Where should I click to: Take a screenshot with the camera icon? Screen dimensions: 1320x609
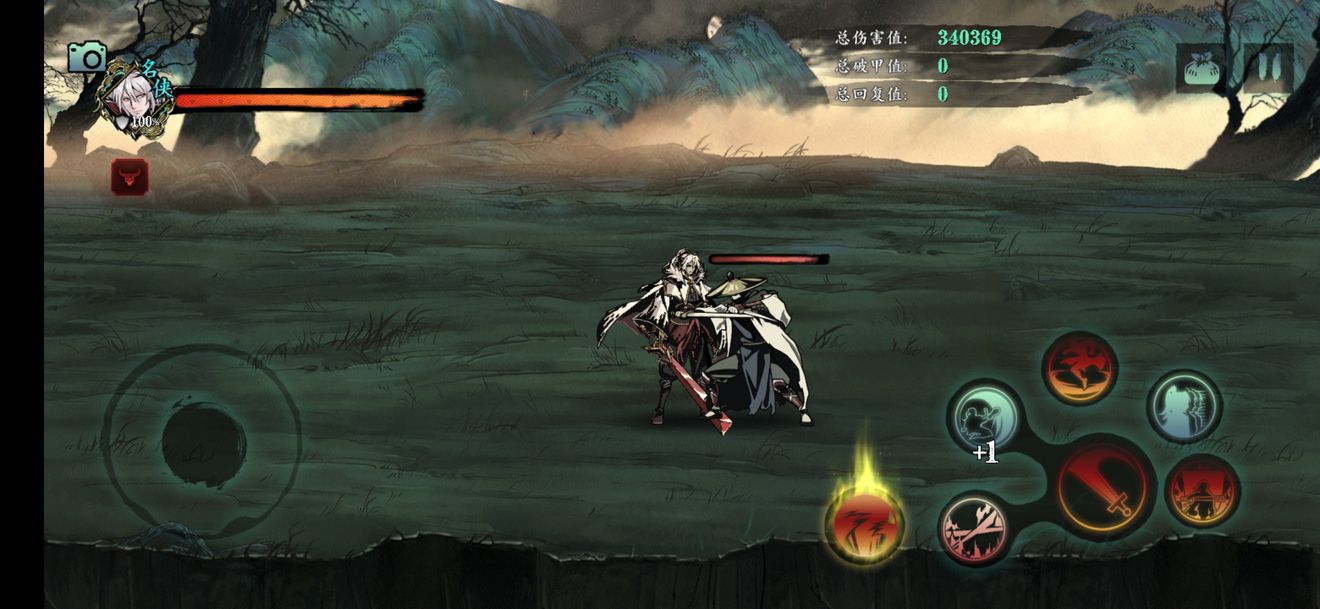[87, 57]
